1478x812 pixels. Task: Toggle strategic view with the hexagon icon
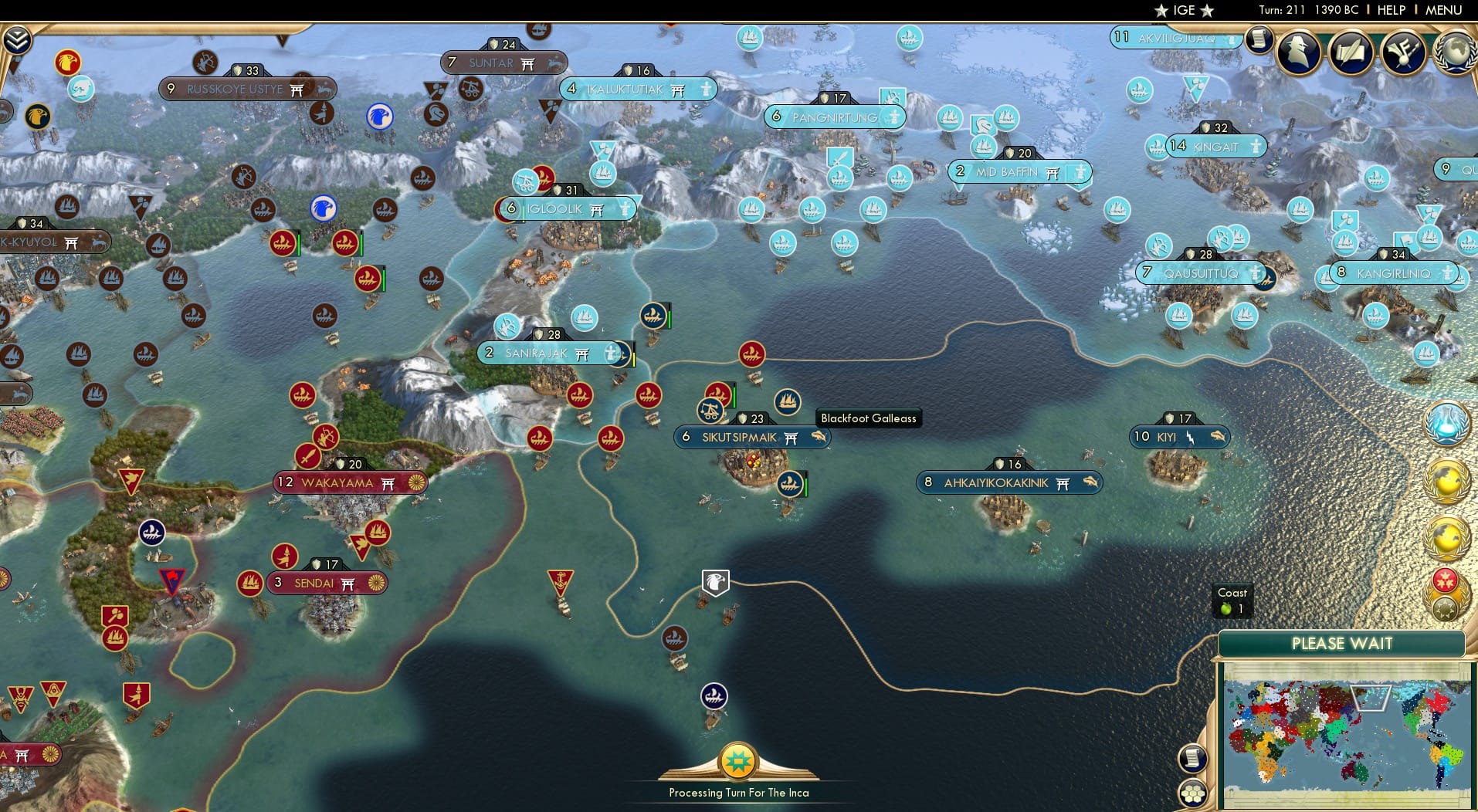pyautogui.click(x=1192, y=793)
